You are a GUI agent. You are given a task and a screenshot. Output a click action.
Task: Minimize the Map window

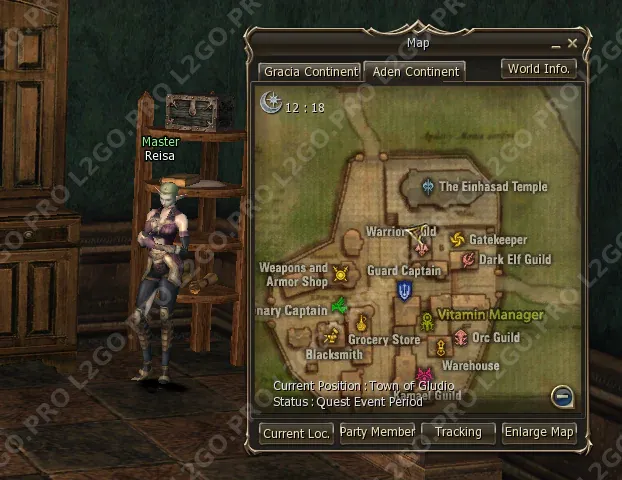click(556, 46)
